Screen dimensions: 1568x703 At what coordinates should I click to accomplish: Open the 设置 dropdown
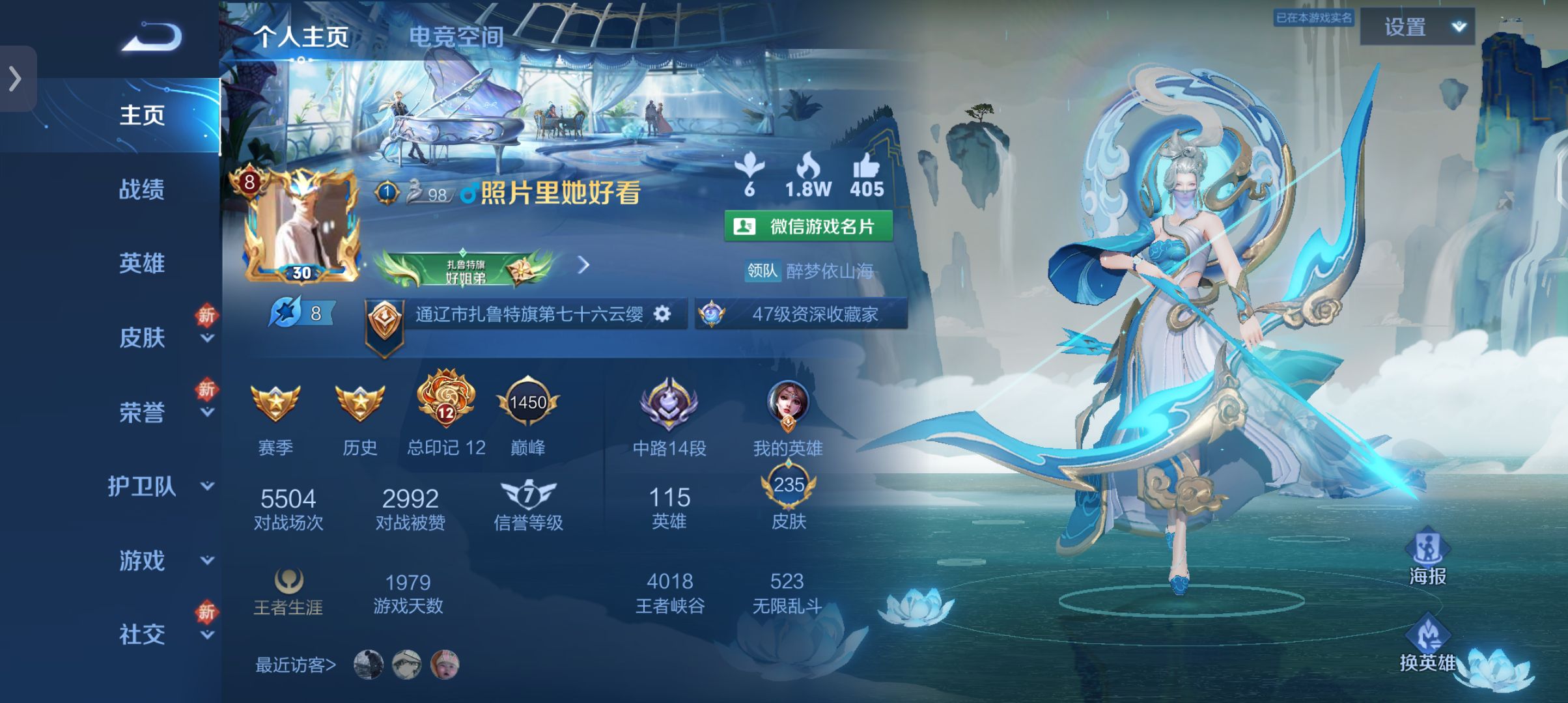[1417, 27]
